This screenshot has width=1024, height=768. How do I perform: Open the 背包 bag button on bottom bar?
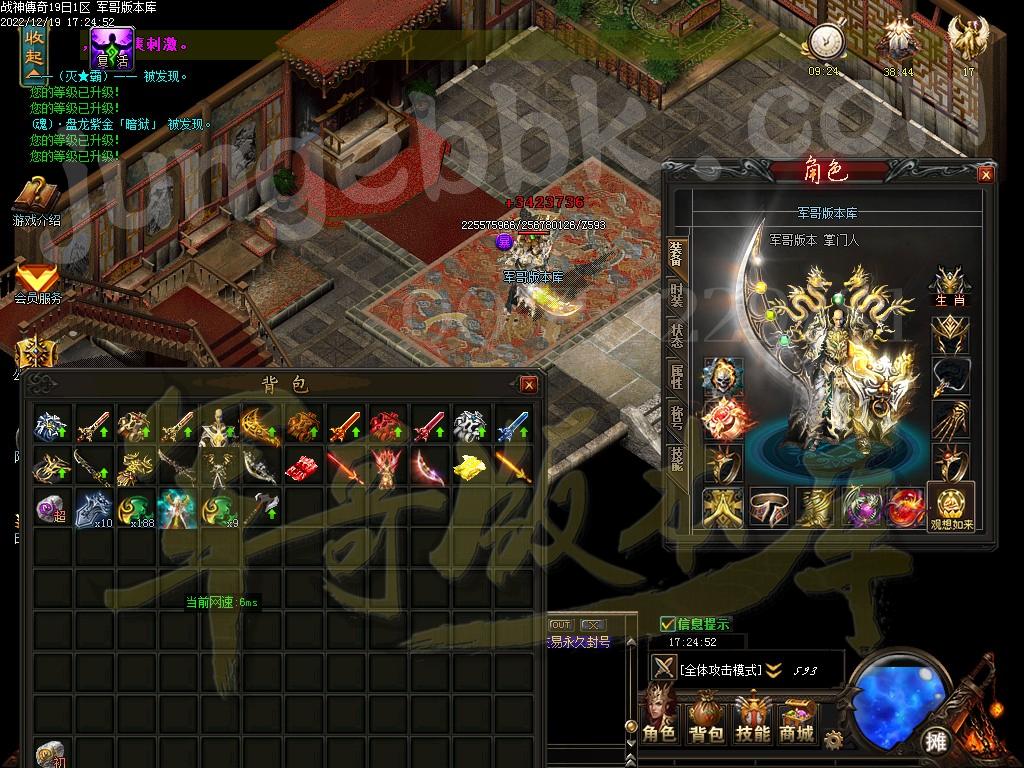(x=706, y=720)
